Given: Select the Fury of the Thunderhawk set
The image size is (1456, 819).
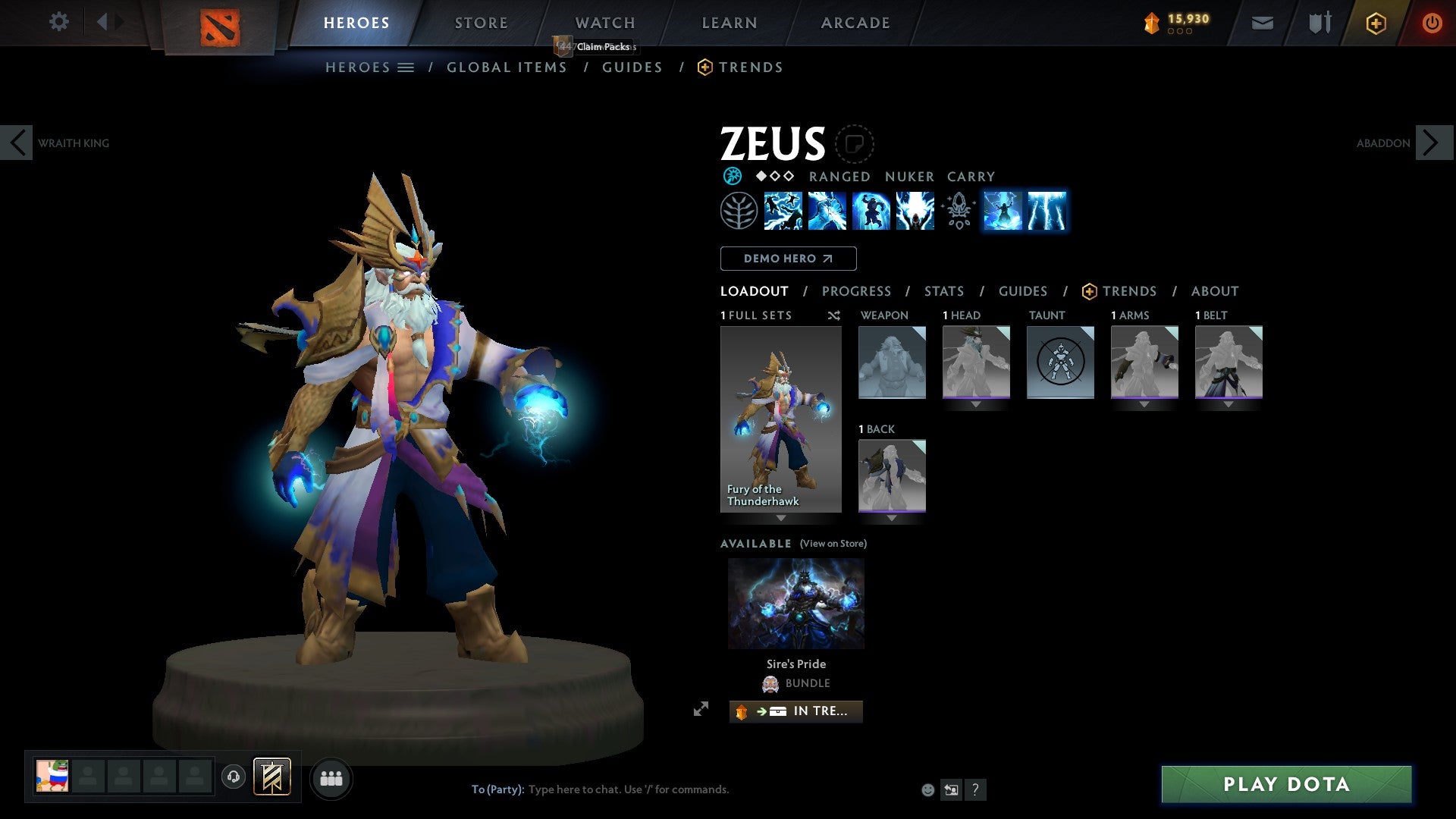Looking at the screenshot, I should pos(780,419).
